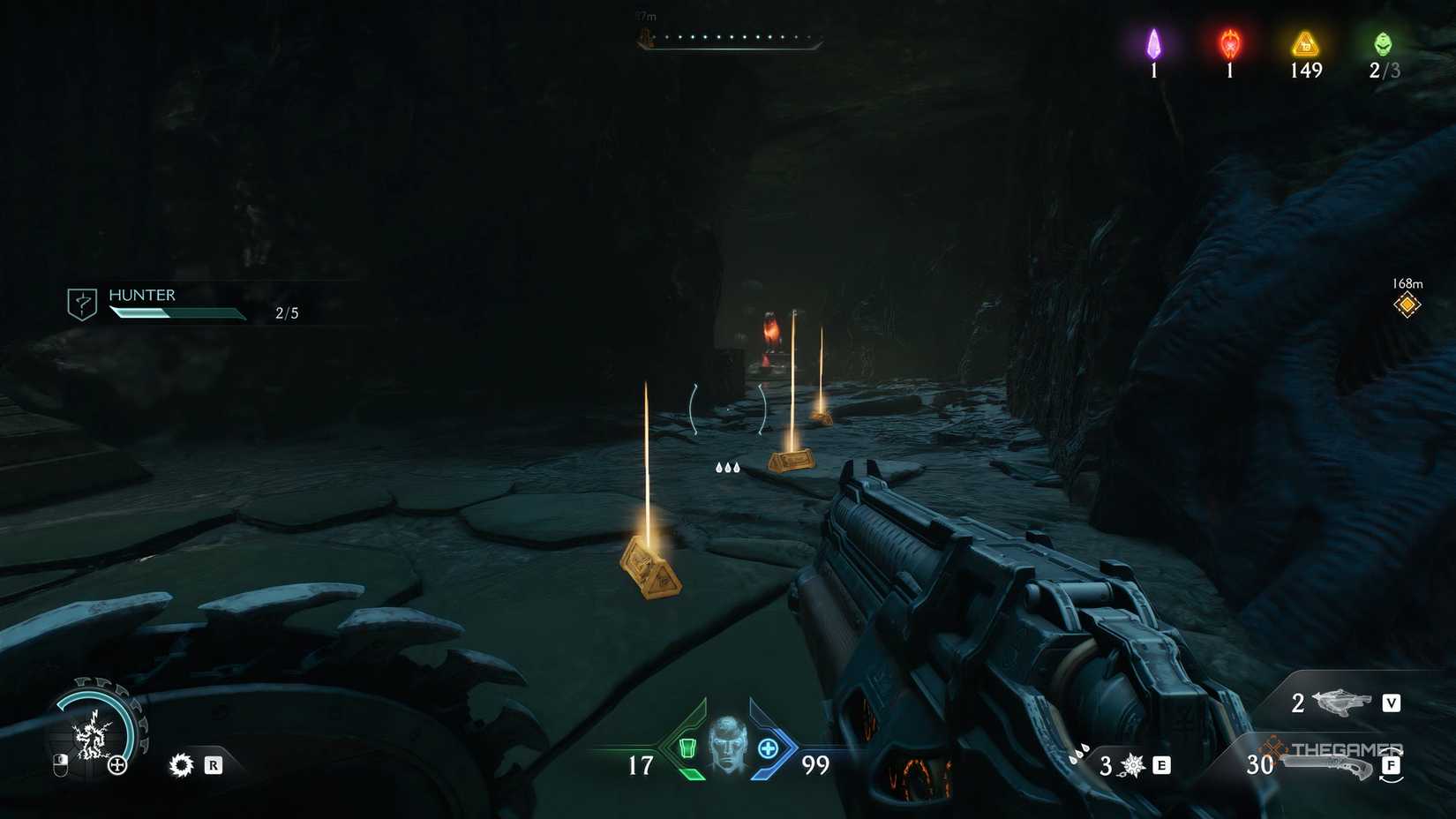Expand the 168m objective waypoint marker
Viewport: 1456px width, 819px height.
tap(1407, 304)
